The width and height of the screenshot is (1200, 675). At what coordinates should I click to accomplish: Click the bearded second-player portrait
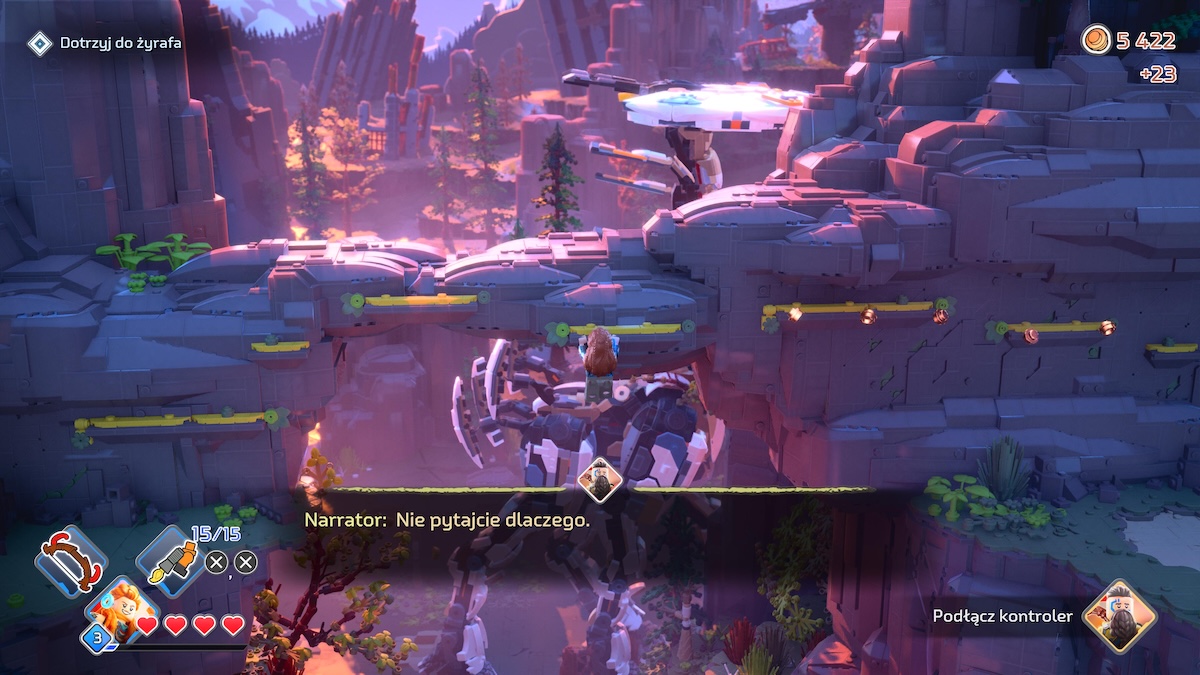pyautogui.click(x=1118, y=616)
